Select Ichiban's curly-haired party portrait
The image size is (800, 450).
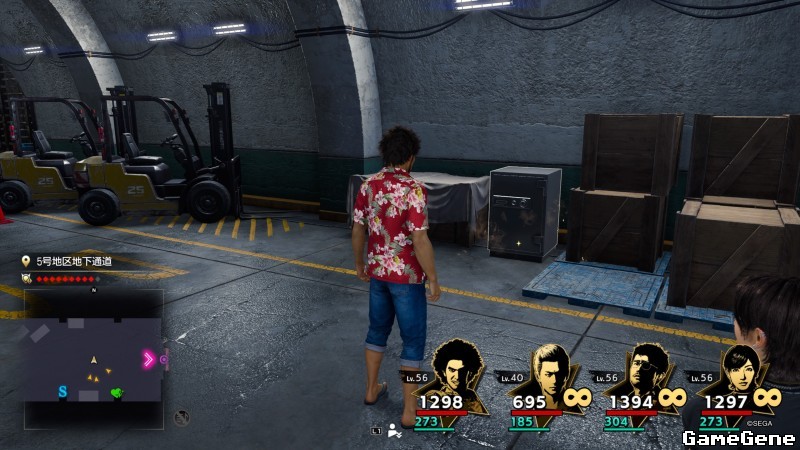(x=458, y=368)
